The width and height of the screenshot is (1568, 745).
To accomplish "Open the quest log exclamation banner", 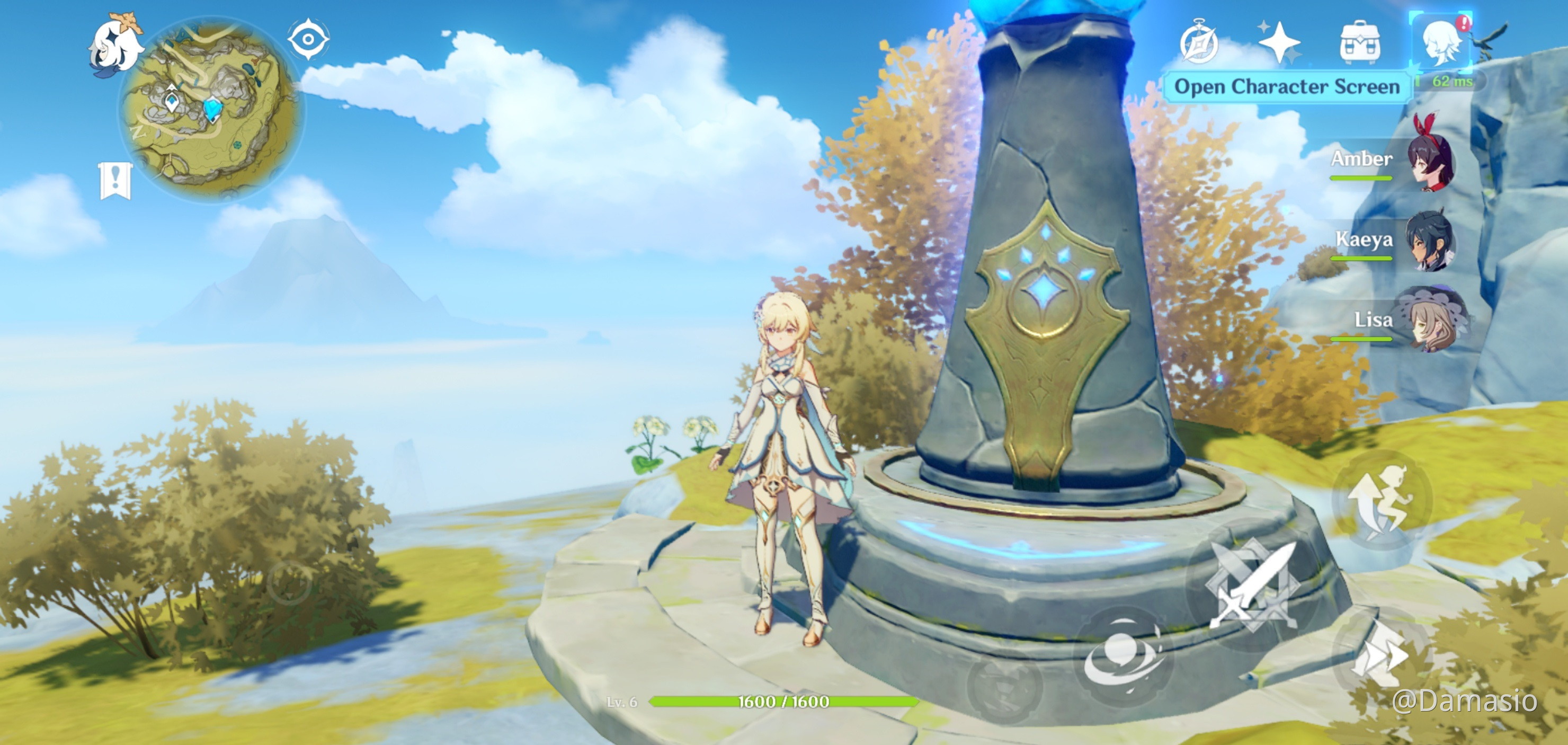I will tap(115, 180).
